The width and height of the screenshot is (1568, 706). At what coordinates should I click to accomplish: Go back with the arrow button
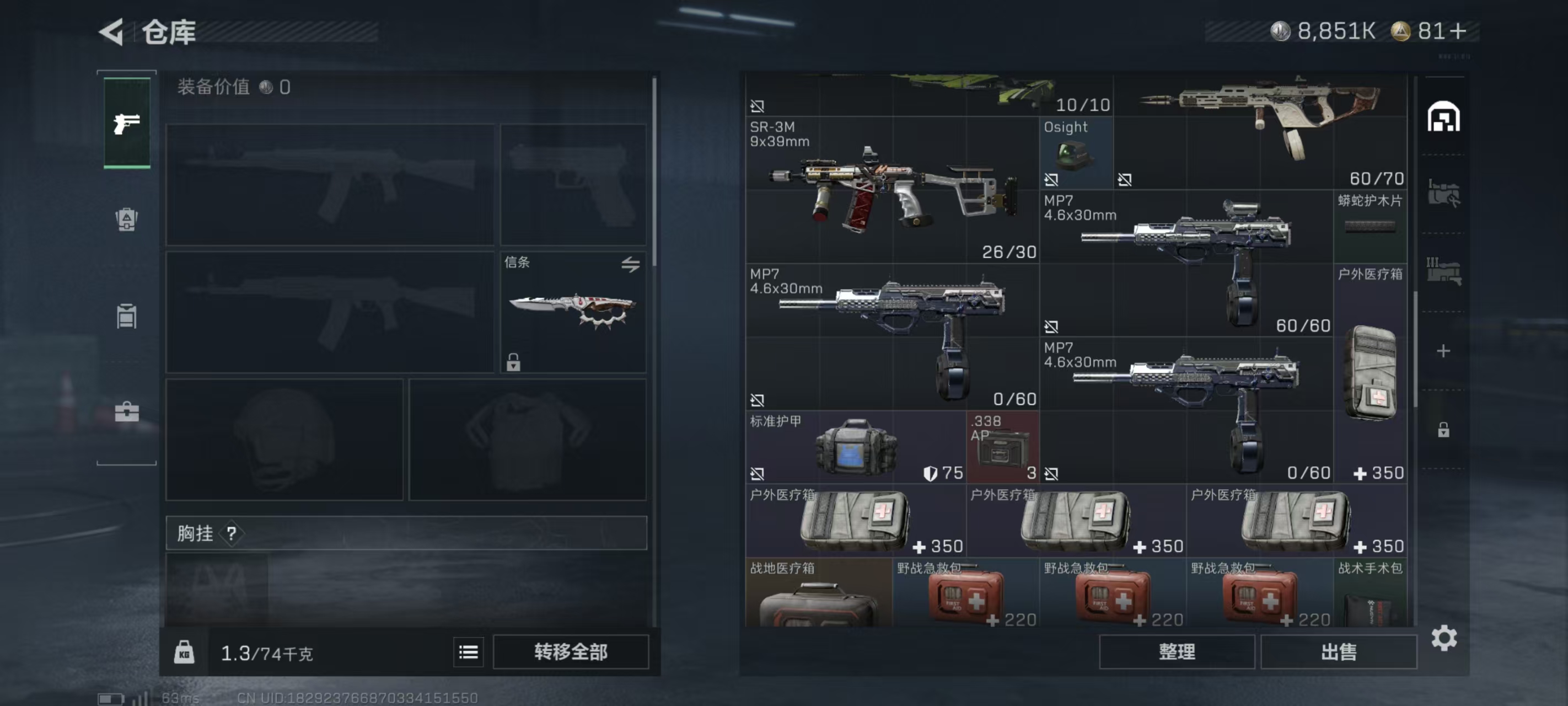(112, 31)
